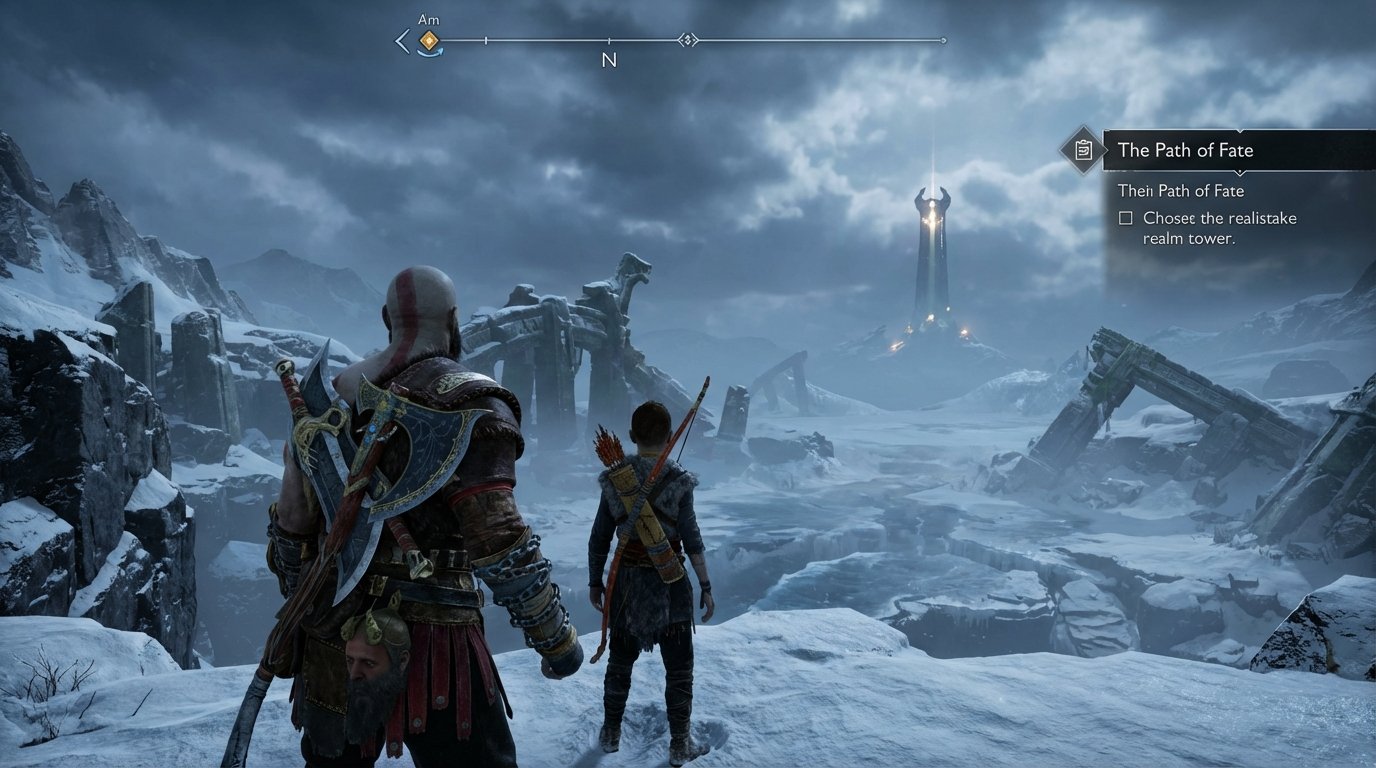The width and height of the screenshot is (1376, 768).
Task: Click along the compass track line
Action: click(x=800, y=40)
